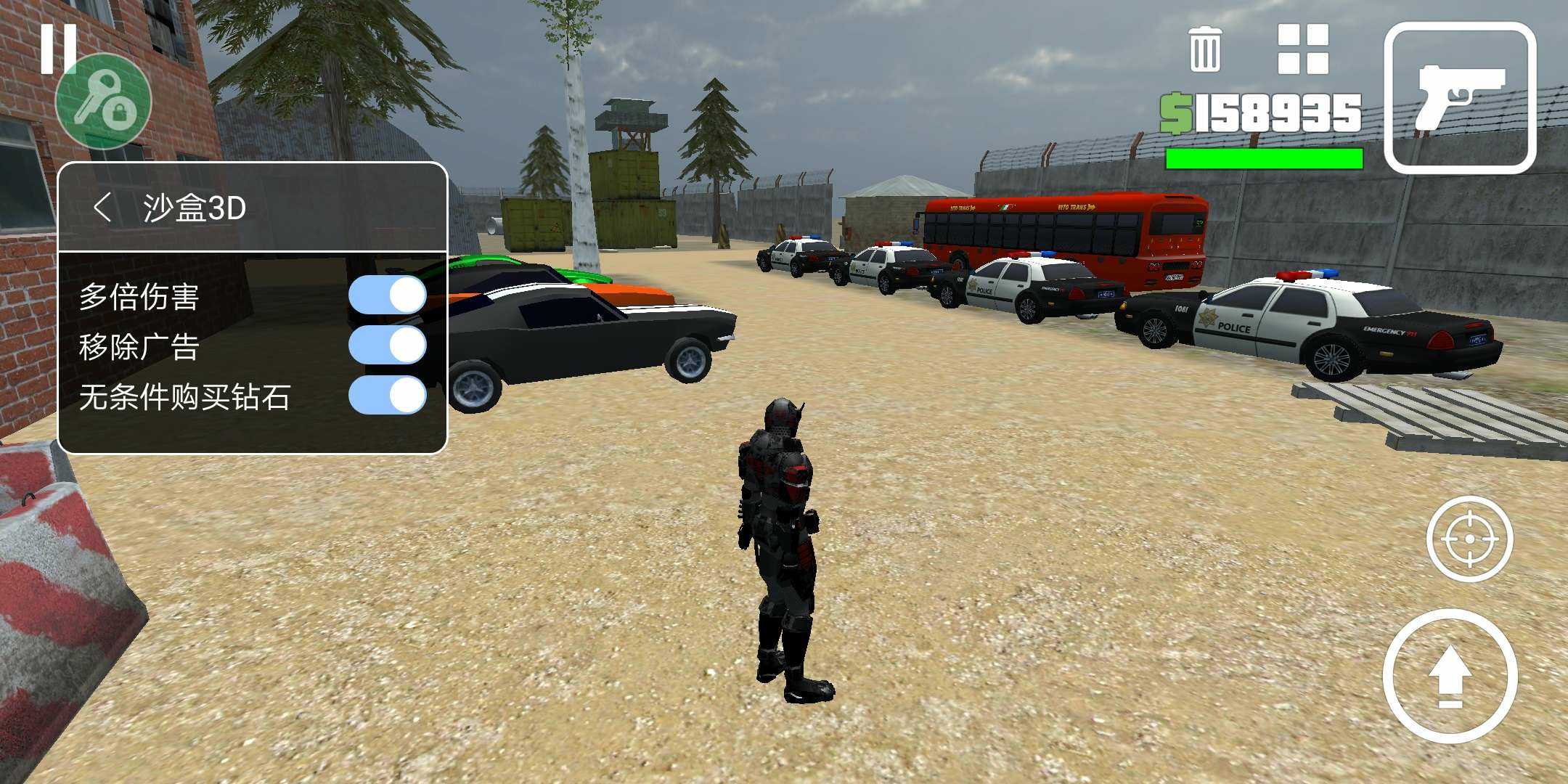
Task: Activate the crosshair aim button
Action: [x=1469, y=539]
